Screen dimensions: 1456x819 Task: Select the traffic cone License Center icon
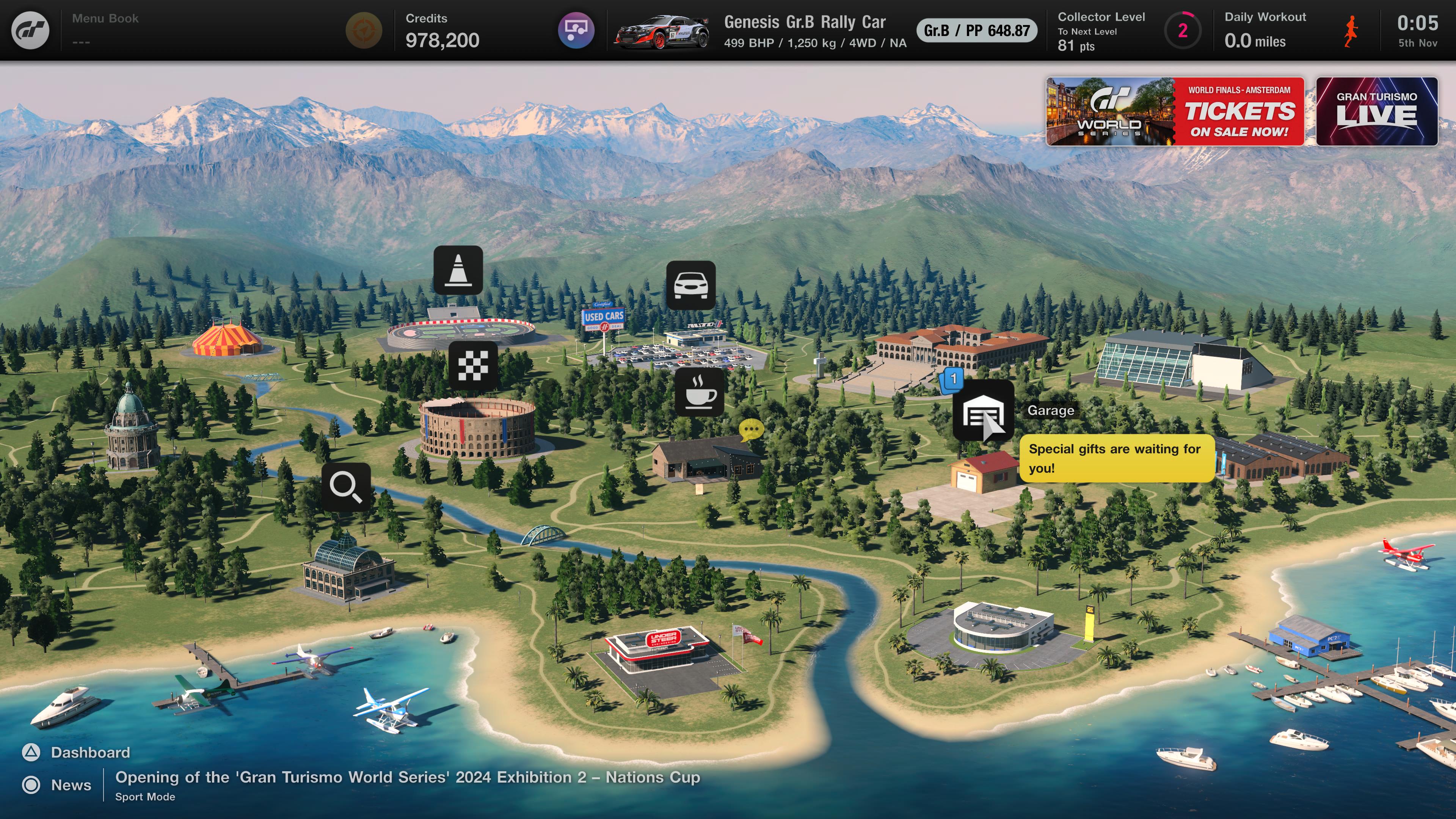(458, 270)
